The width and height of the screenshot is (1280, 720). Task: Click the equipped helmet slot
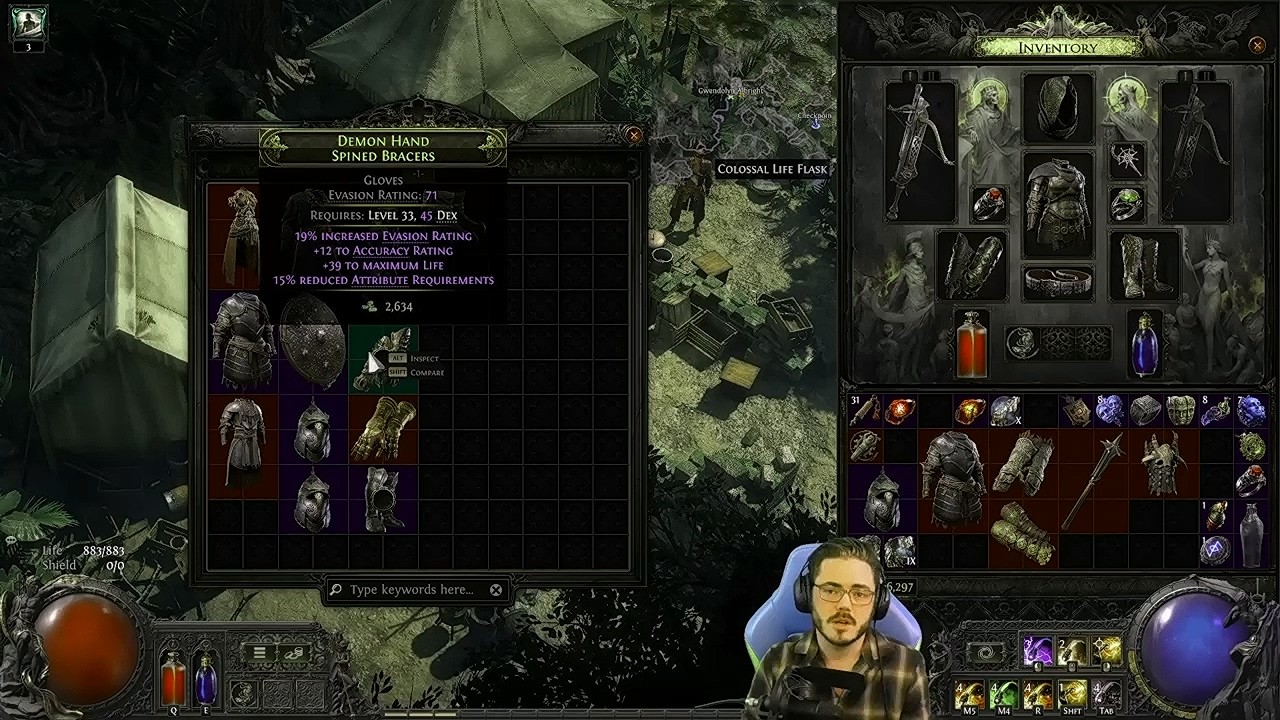tap(1058, 106)
